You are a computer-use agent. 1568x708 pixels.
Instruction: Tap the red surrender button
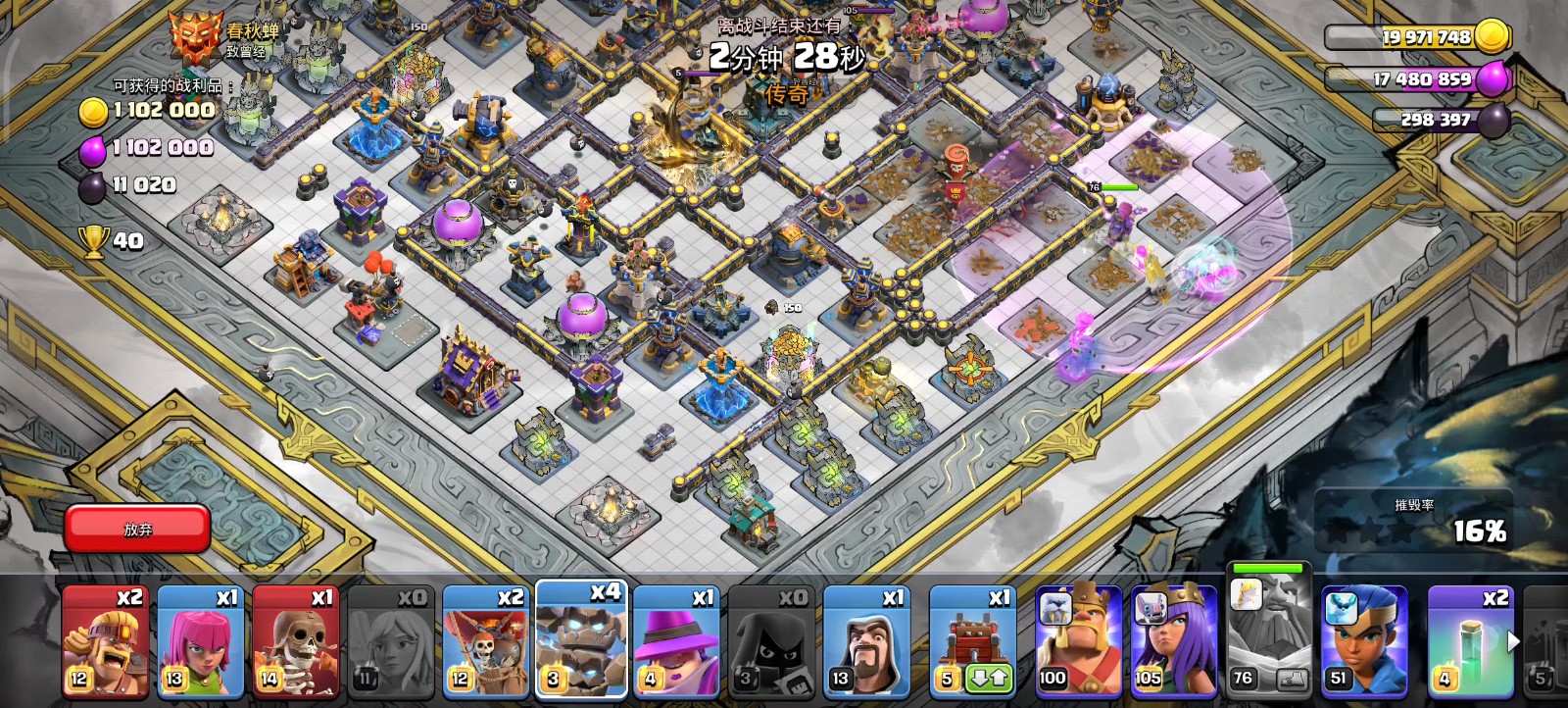(x=137, y=530)
